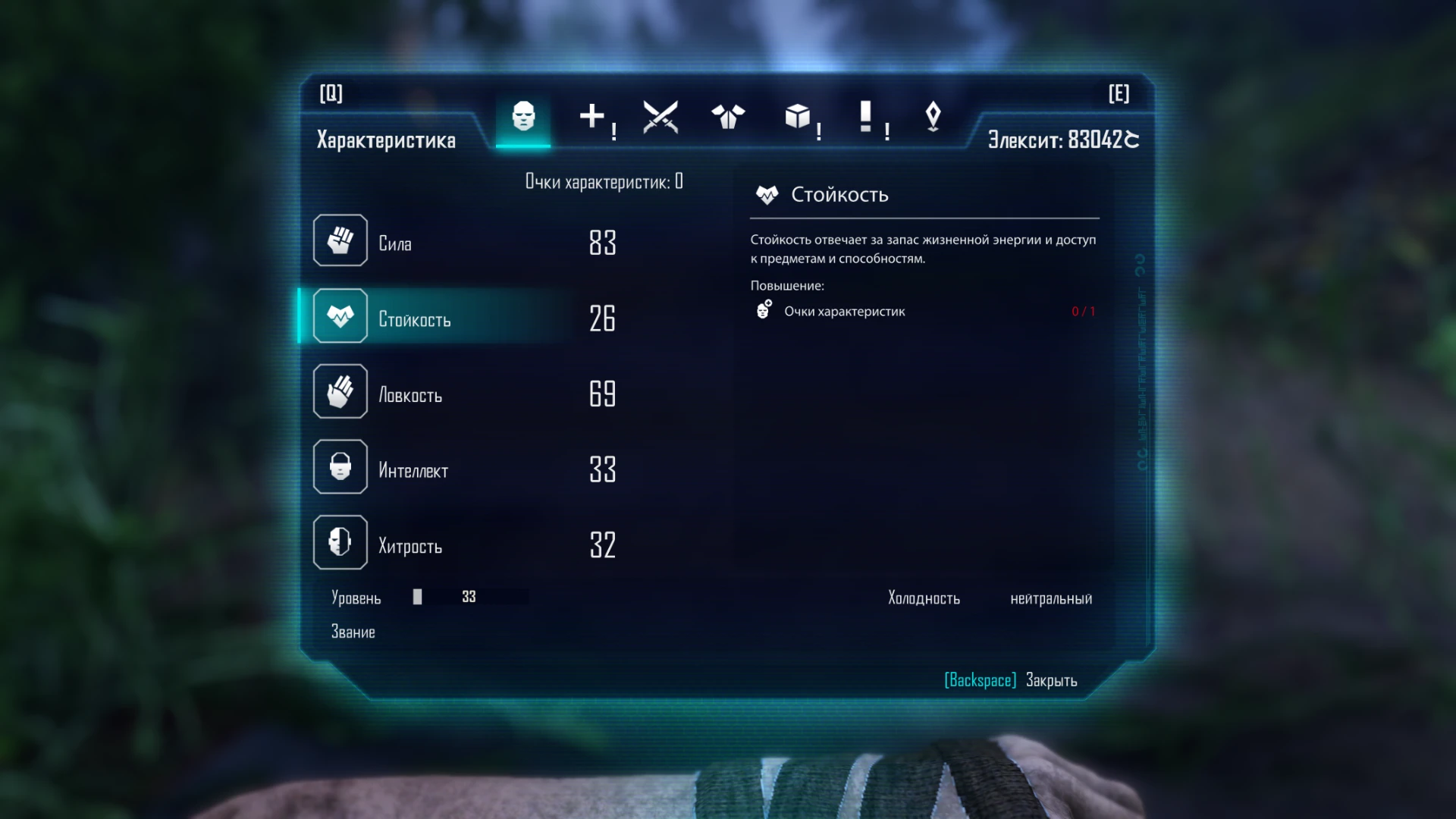Click the [Q] navigation label
This screenshot has height=819, width=1456.
(333, 94)
